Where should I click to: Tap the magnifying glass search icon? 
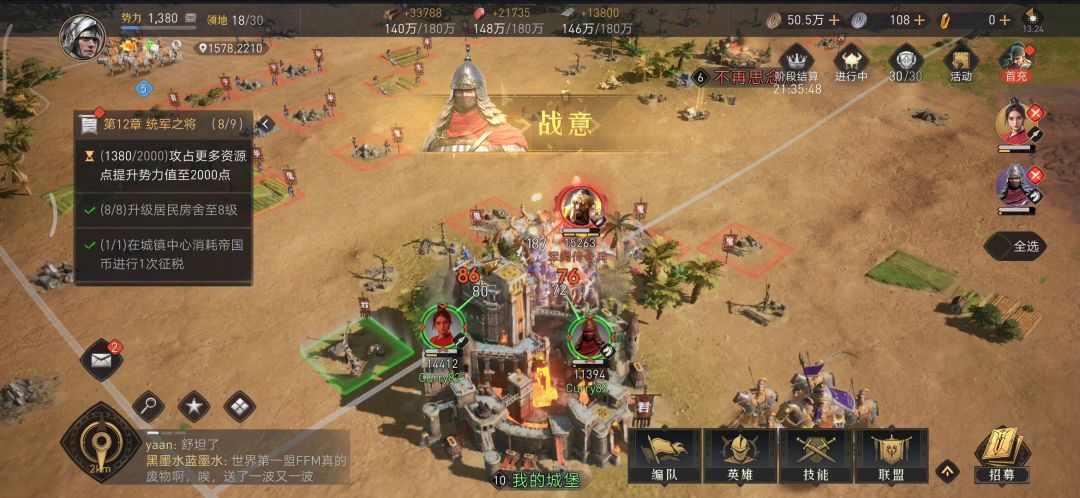[x=148, y=406]
